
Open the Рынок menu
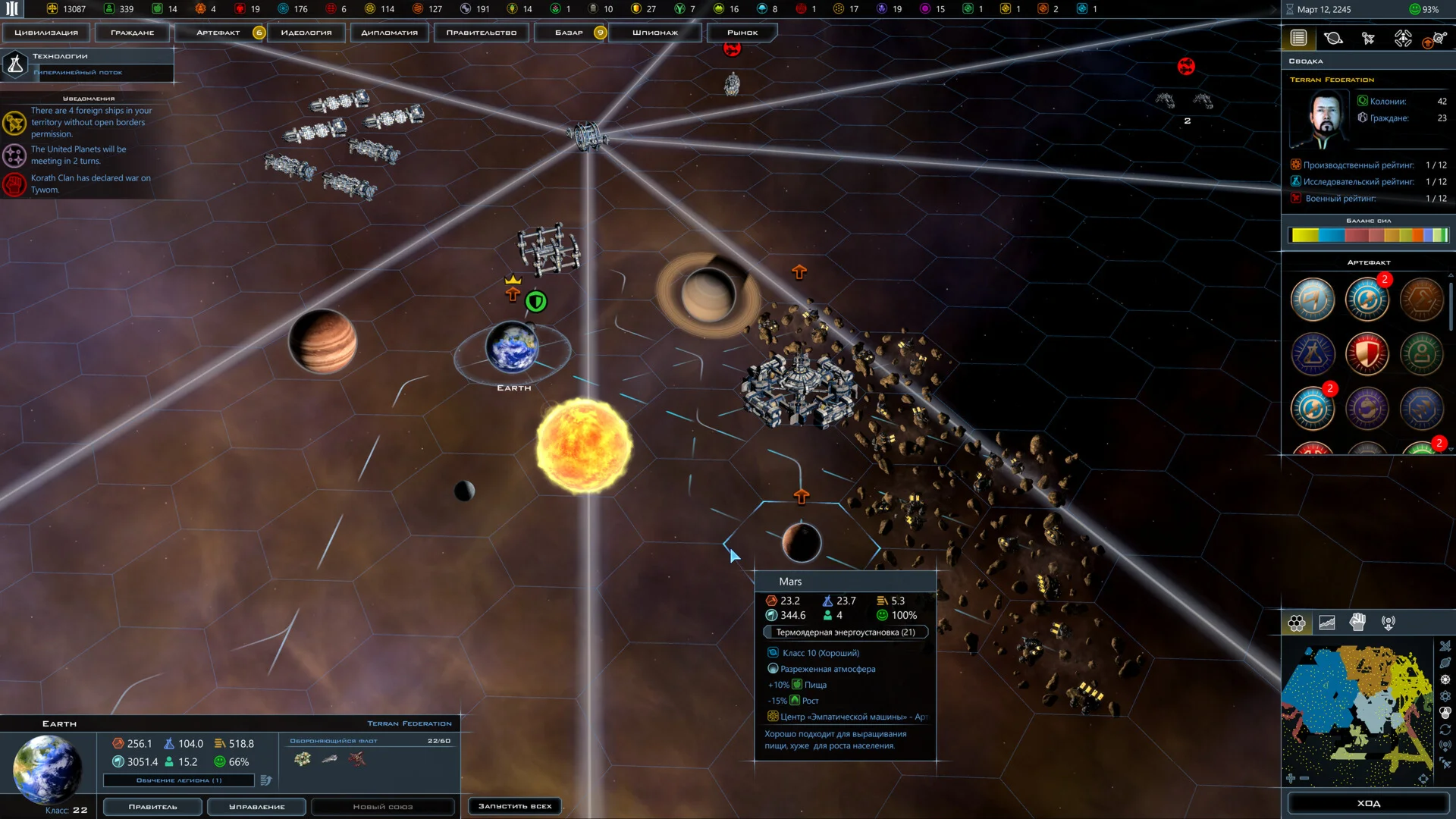click(742, 33)
